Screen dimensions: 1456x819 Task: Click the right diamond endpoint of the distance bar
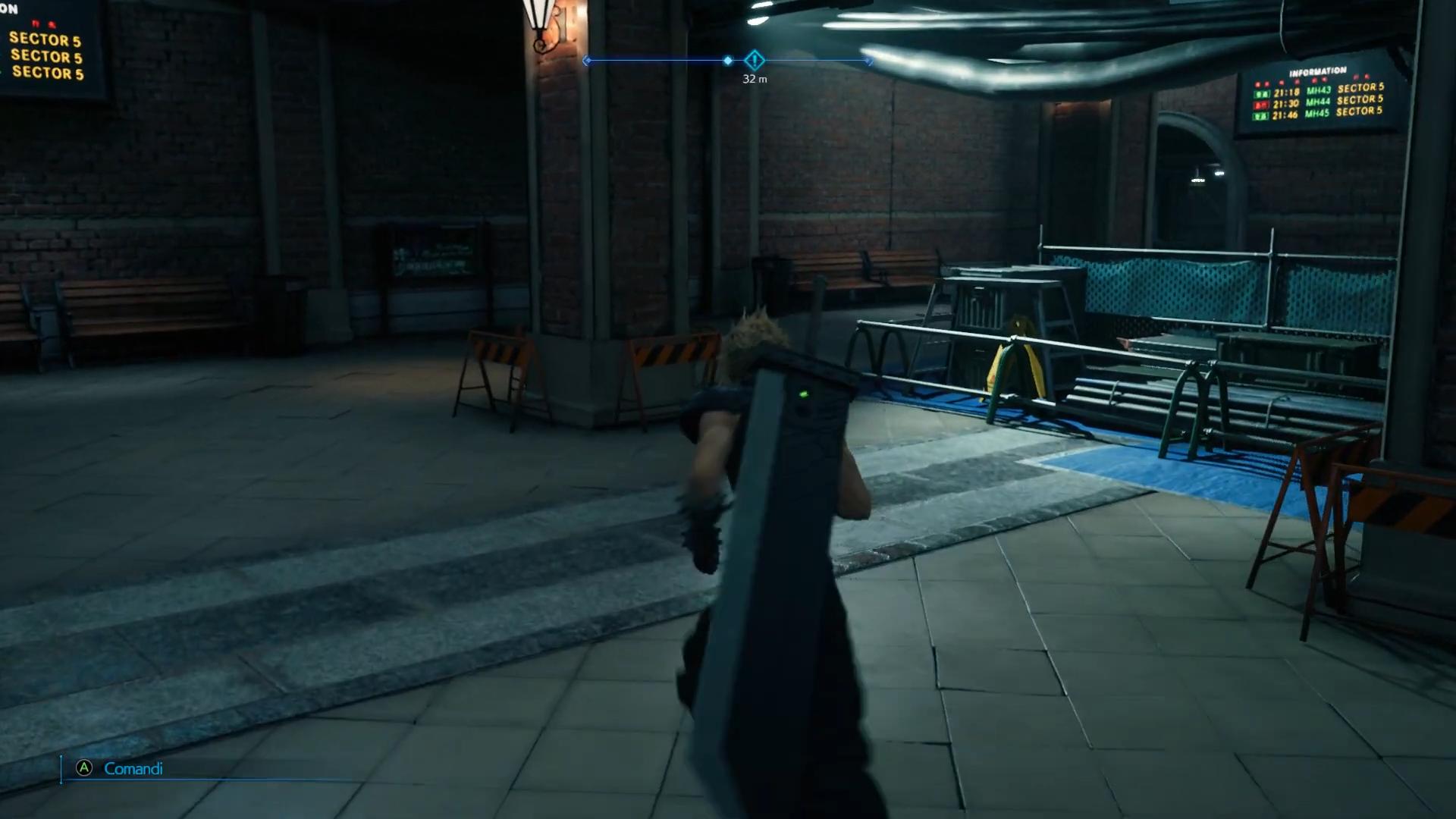coord(868,61)
